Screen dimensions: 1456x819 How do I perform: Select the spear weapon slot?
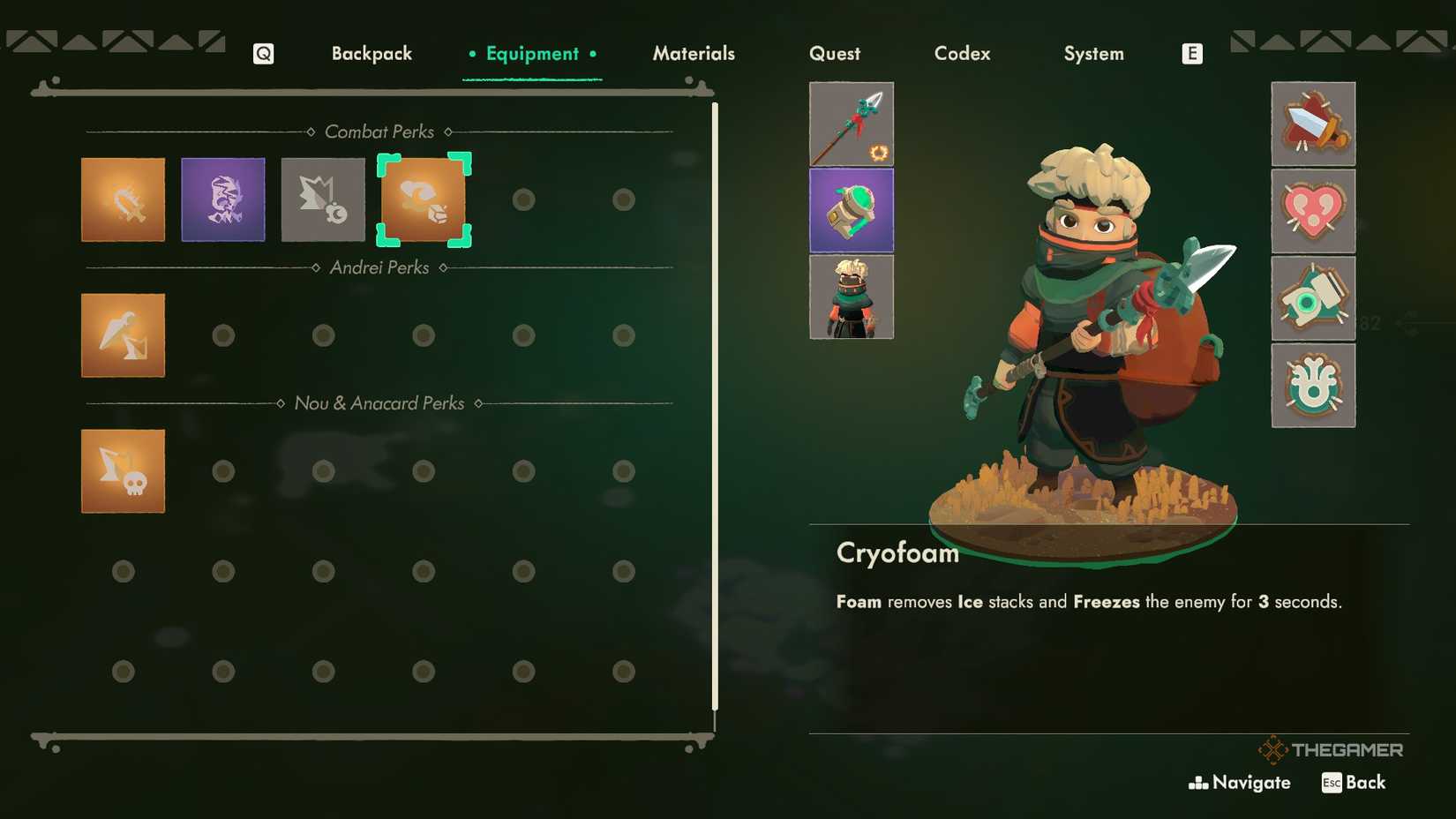(x=851, y=124)
